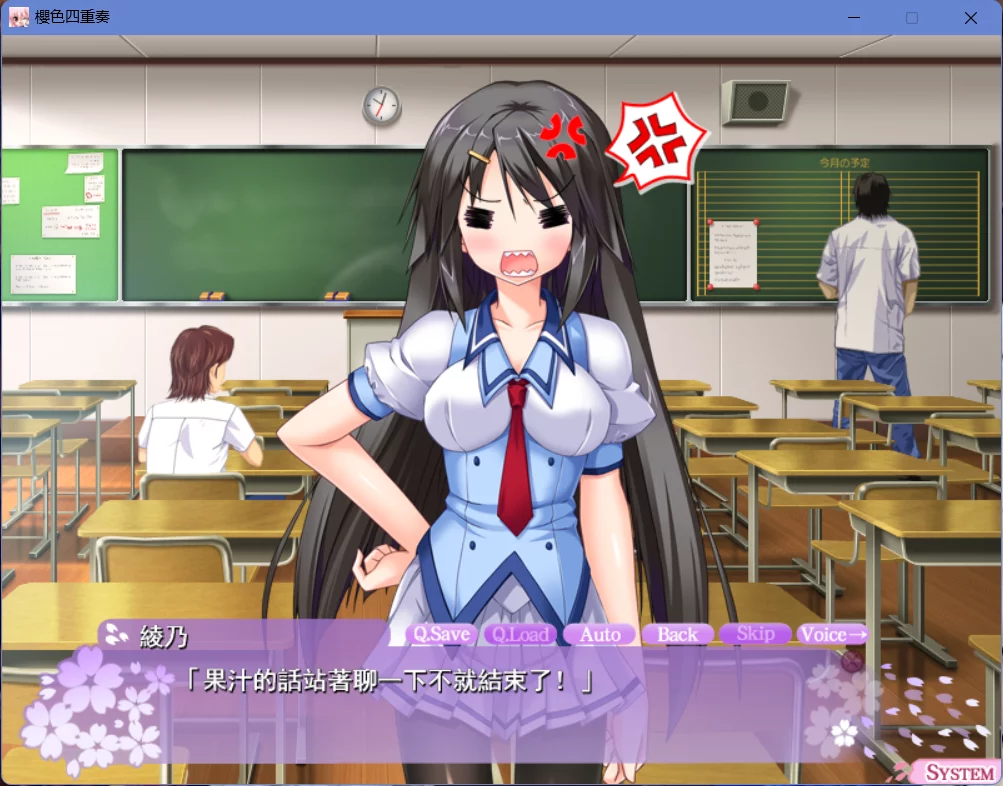Open the SYSTEM menu
The height and width of the screenshot is (786, 1003).
958,772
